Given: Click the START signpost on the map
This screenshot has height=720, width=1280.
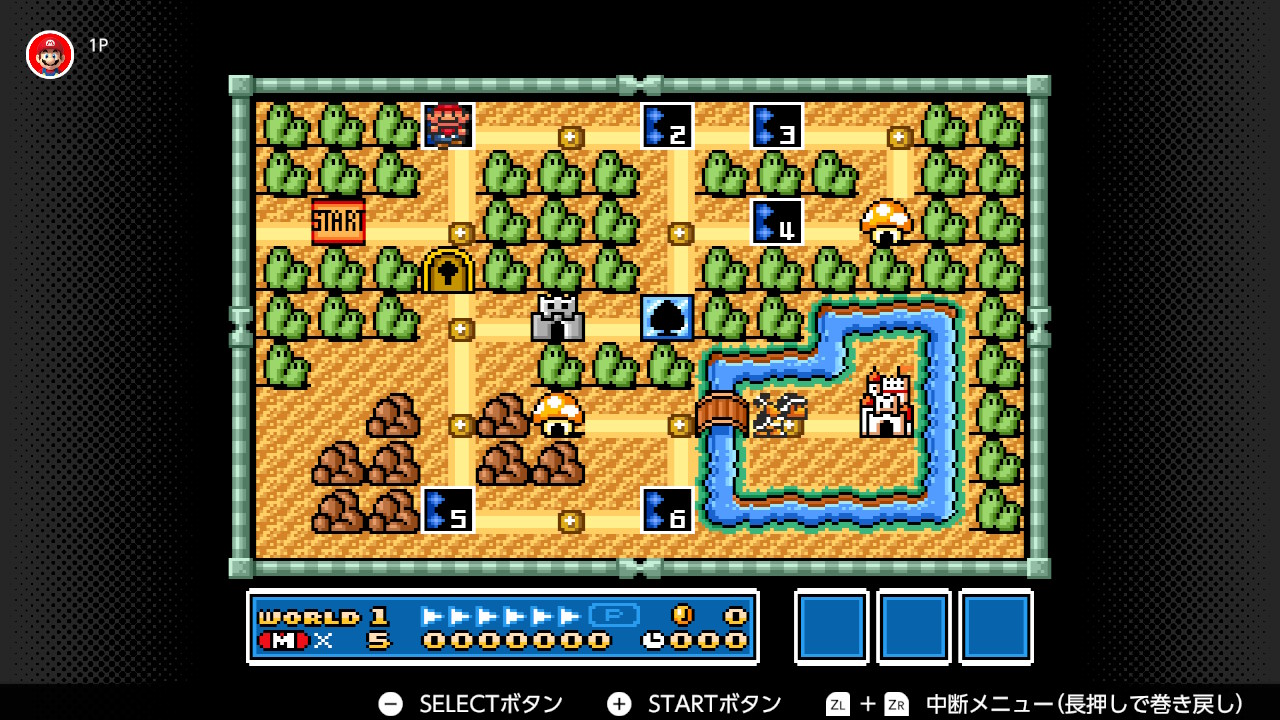Looking at the screenshot, I should coord(340,220).
